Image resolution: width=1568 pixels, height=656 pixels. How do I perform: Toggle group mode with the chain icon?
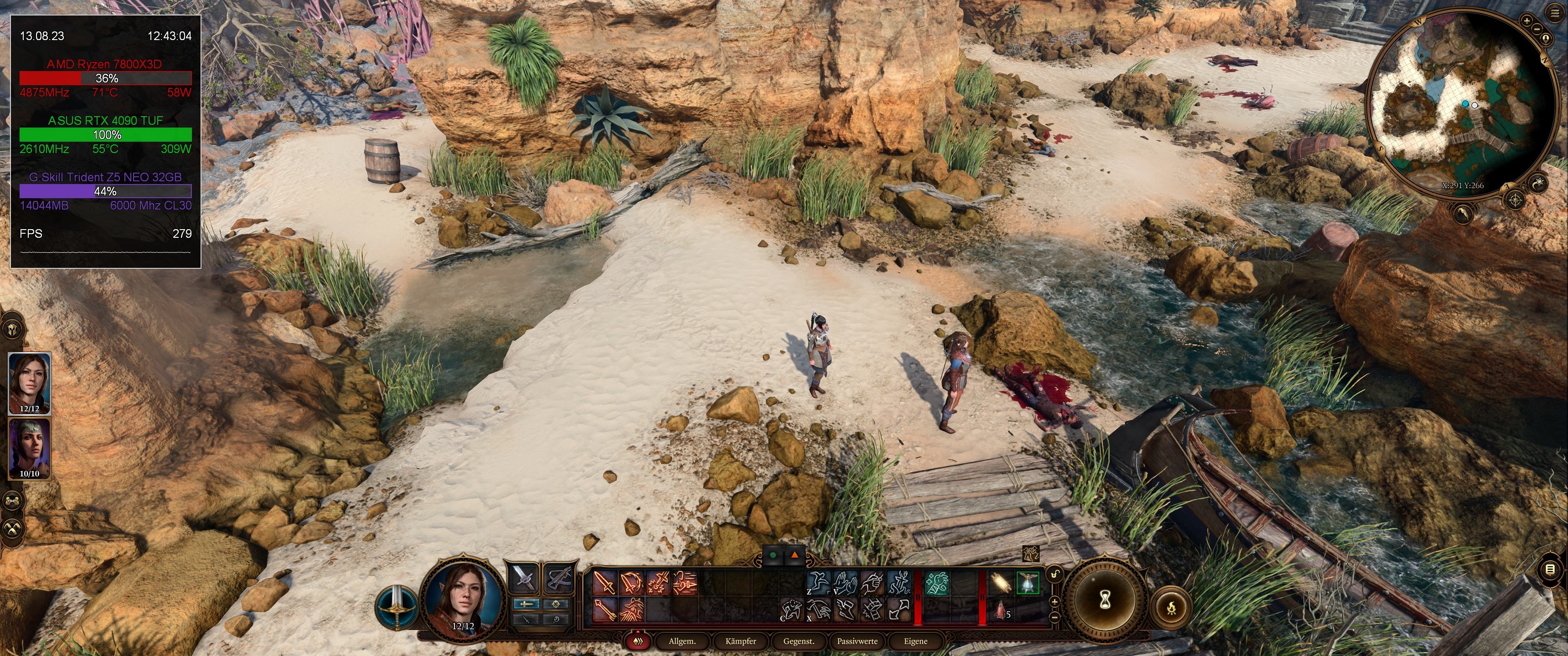click(x=13, y=501)
